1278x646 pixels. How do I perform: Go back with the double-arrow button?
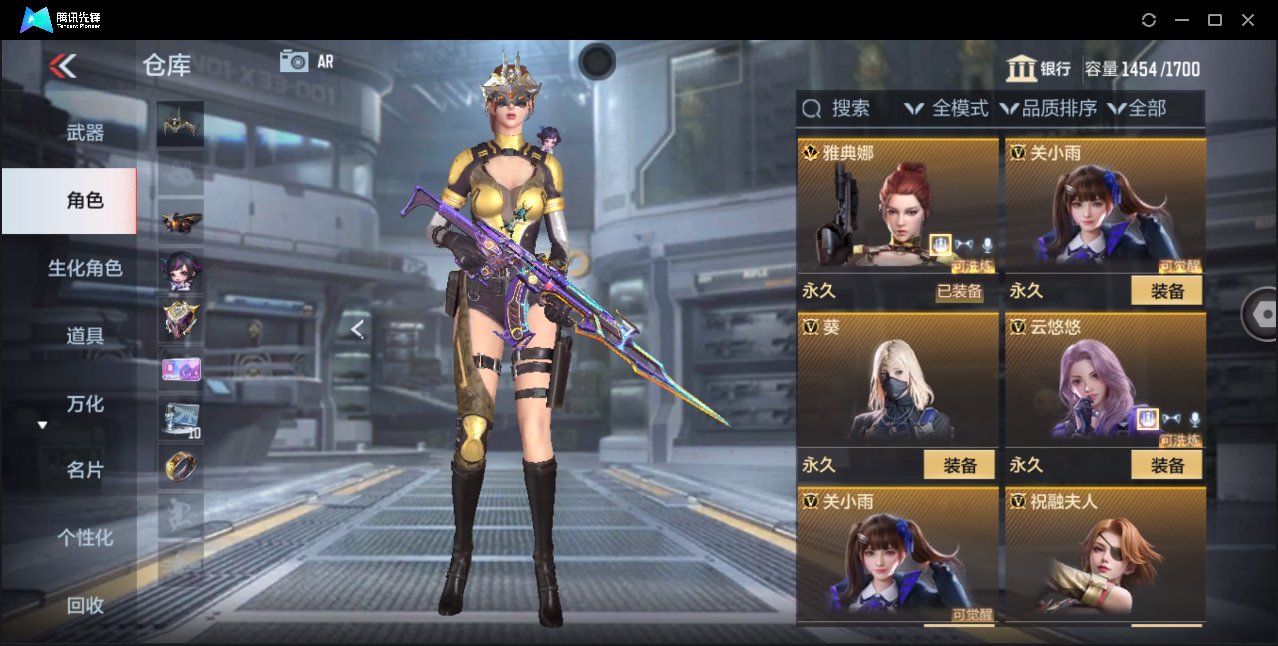(x=62, y=66)
